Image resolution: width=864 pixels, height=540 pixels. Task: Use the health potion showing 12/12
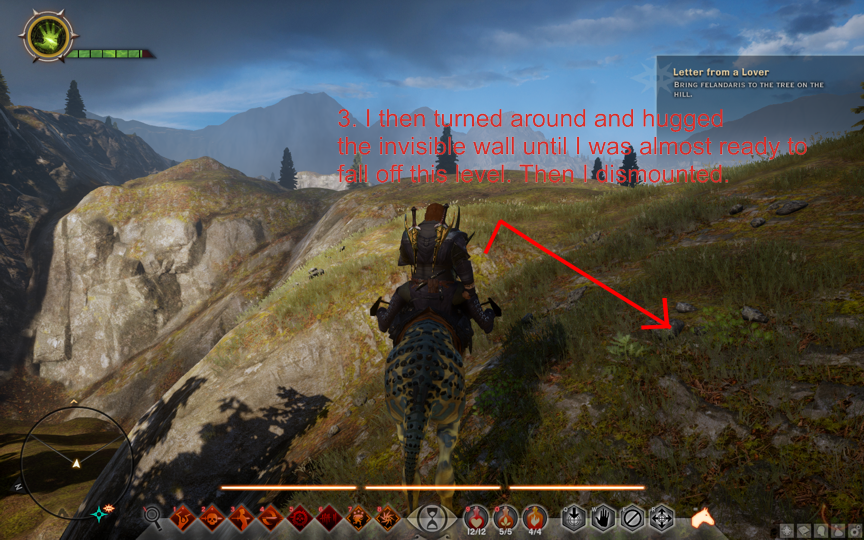pyautogui.click(x=476, y=517)
